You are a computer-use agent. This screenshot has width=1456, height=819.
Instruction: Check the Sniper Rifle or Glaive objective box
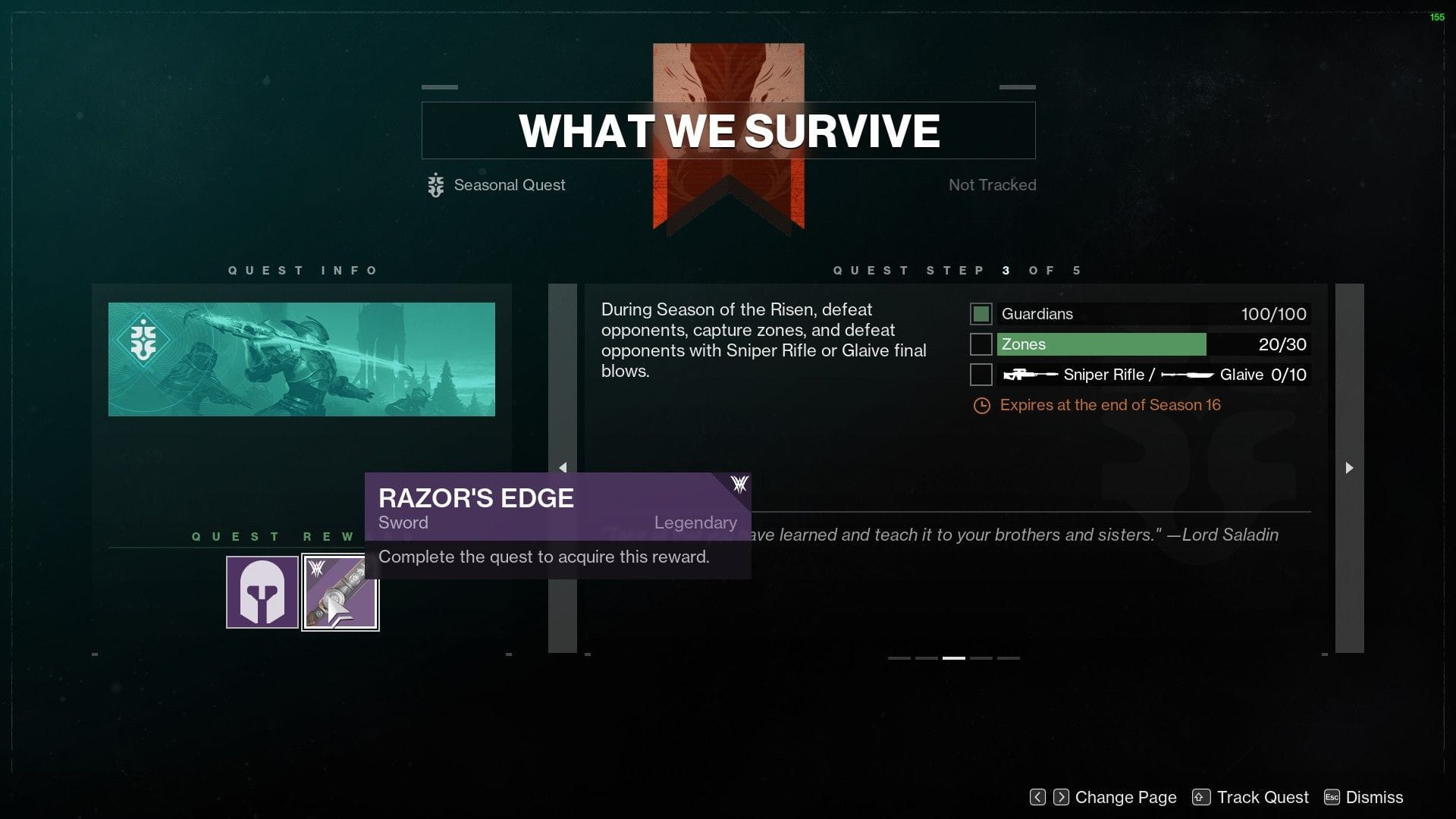pyautogui.click(x=981, y=374)
